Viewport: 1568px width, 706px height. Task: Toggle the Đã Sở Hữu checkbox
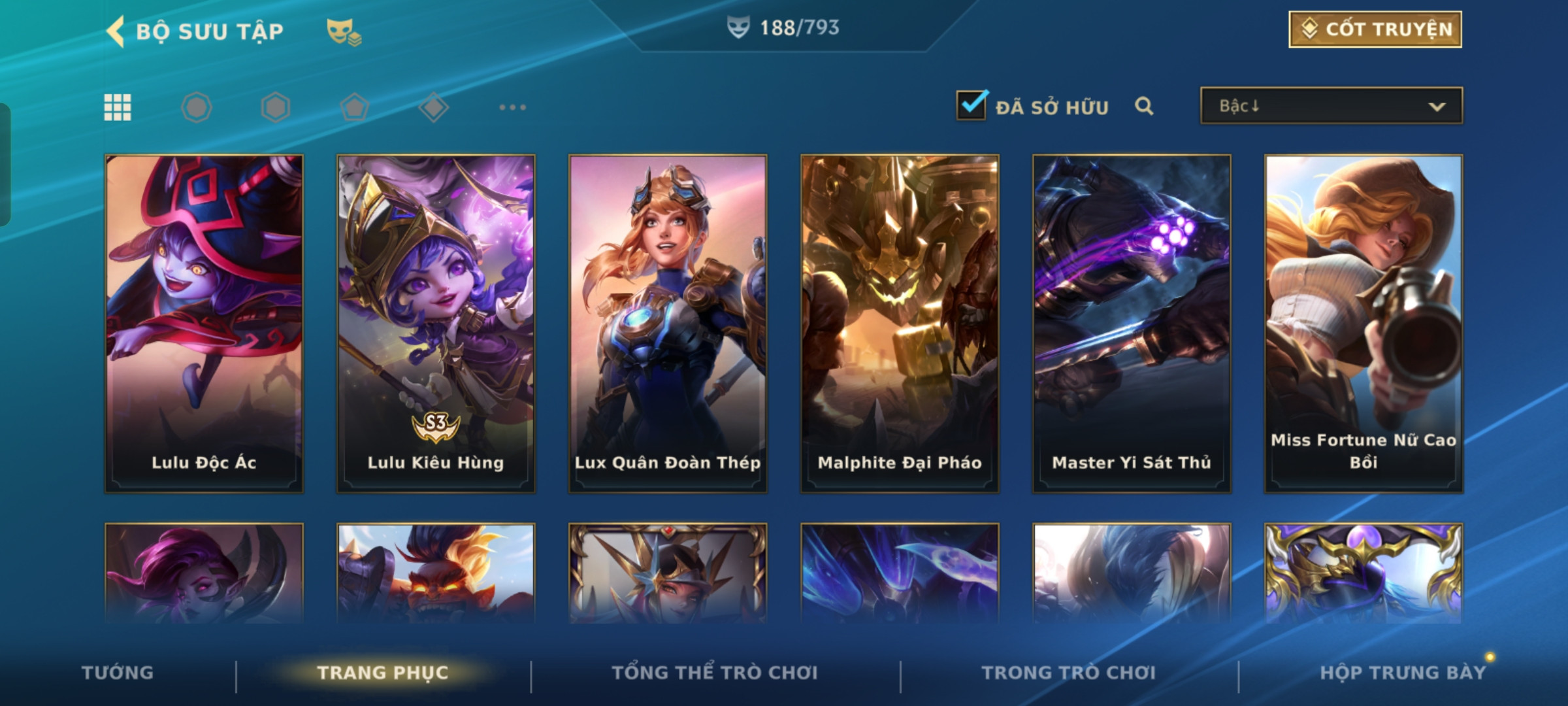point(971,105)
